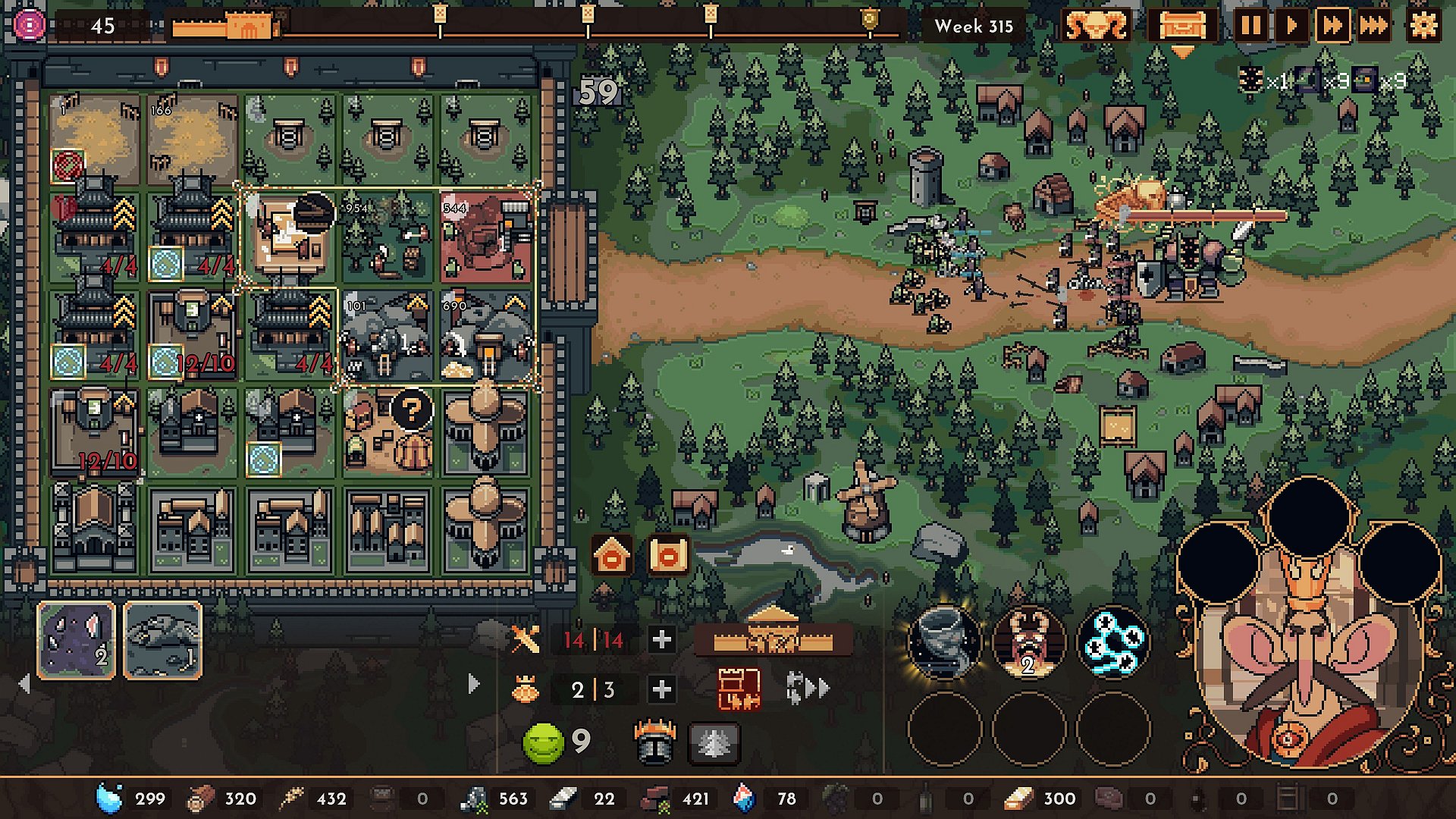Select the purple crystal tile card
Image resolution: width=1456 pixels, height=819 pixels.
click(x=77, y=640)
